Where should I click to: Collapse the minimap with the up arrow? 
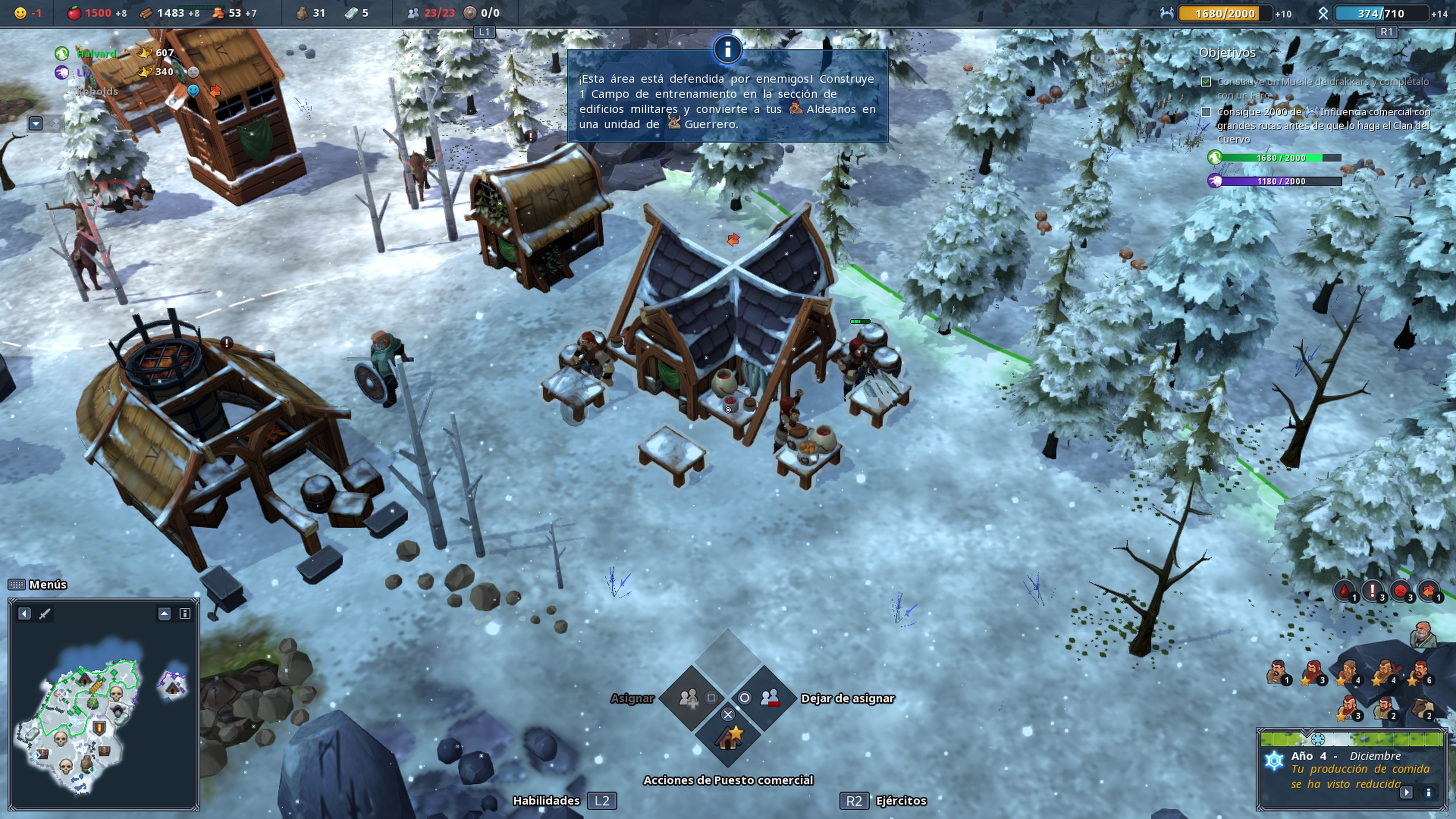164,614
